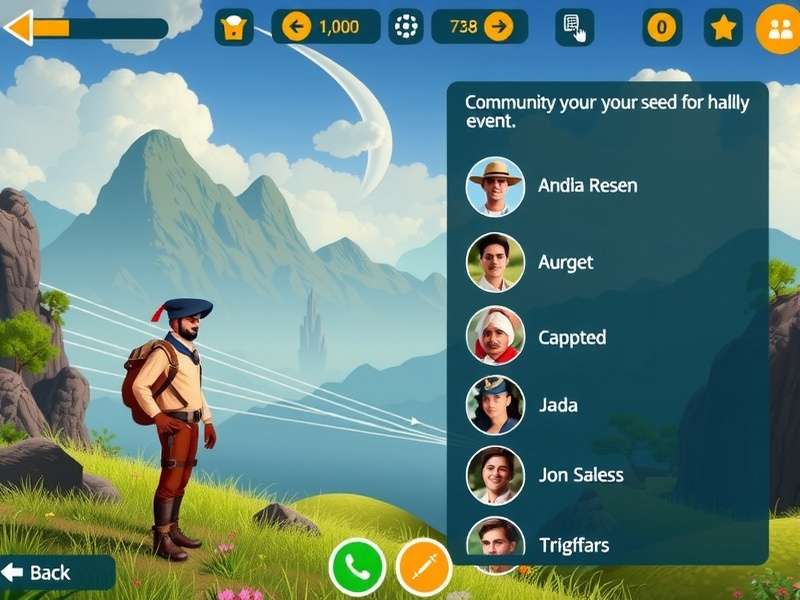800x600 pixels.
Task: Select Andla Resen from the list
Action: click(587, 186)
